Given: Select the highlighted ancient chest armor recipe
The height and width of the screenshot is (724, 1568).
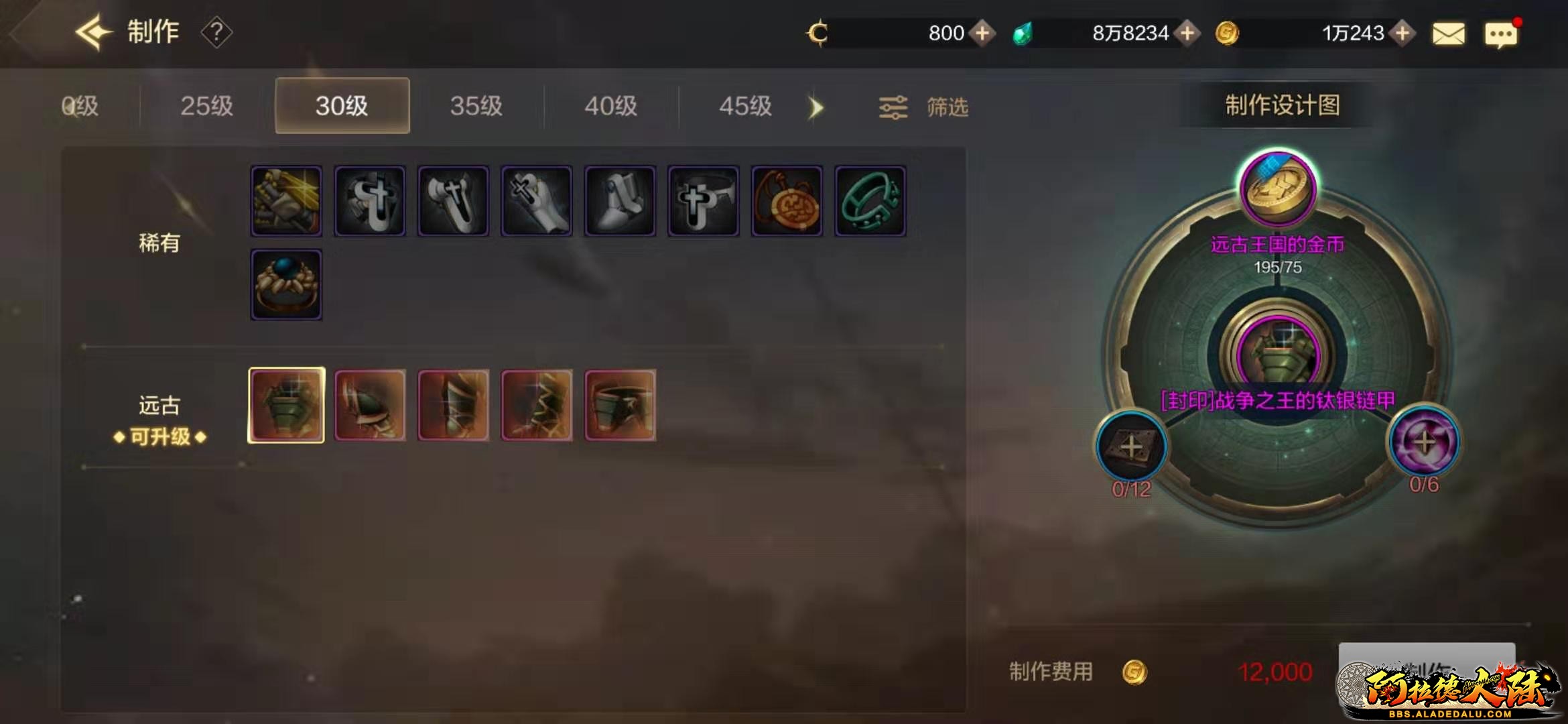Looking at the screenshot, I should tap(286, 405).
